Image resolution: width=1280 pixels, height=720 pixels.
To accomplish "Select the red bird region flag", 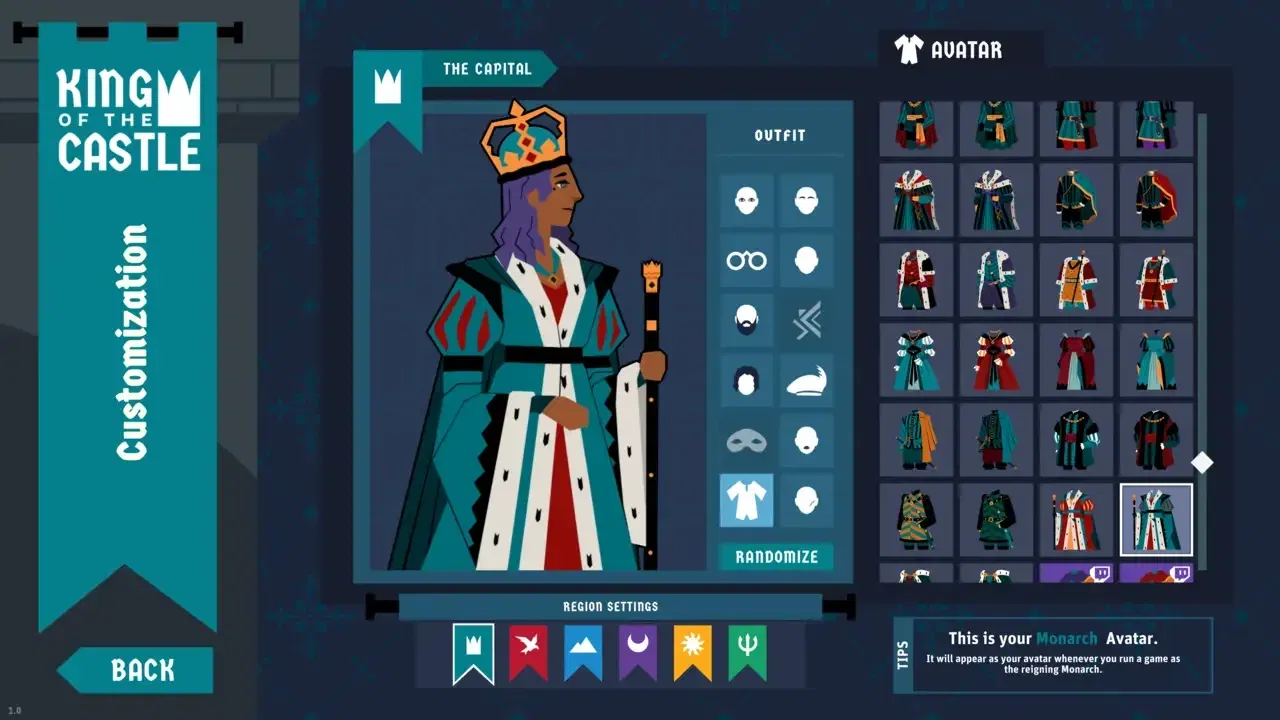I will [527, 651].
